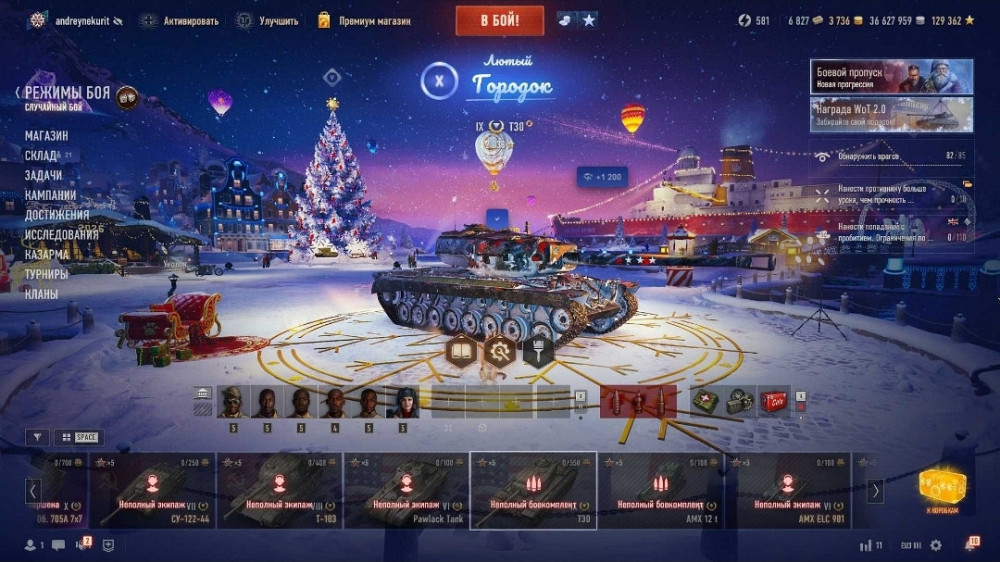Select КАМПАНИИ from the side menu
This screenshot has width=1000, height=562.
click(x=50, y=195)
